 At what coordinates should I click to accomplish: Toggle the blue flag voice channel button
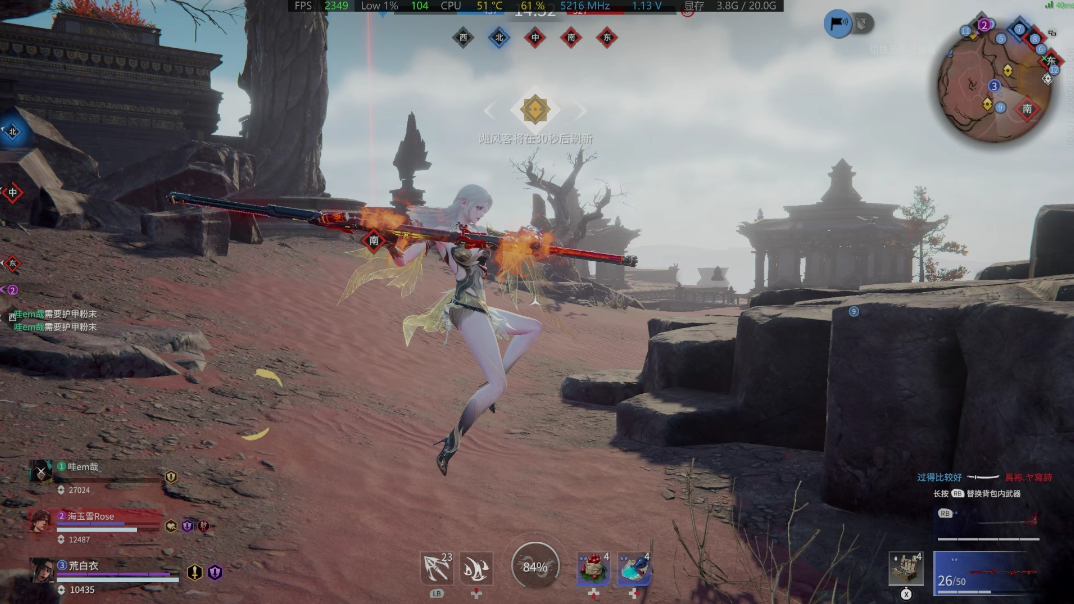(838, 24)
